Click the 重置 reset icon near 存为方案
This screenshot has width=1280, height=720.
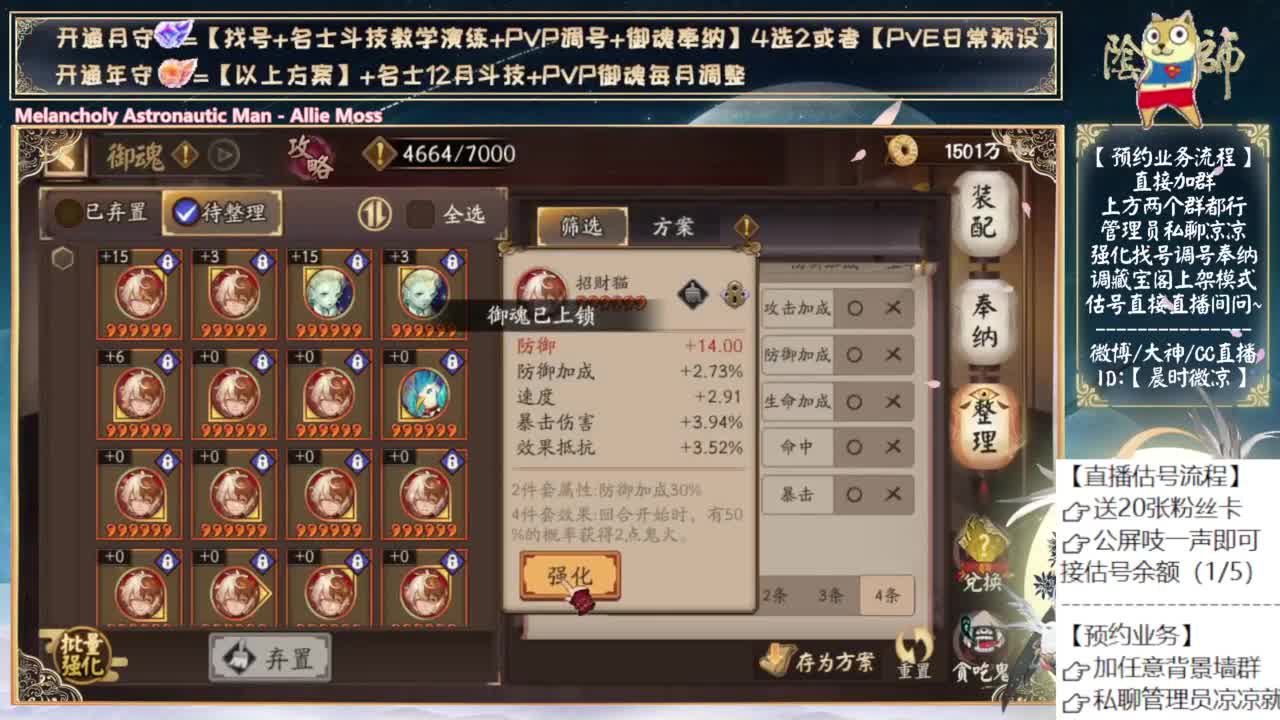coord(916,656)
